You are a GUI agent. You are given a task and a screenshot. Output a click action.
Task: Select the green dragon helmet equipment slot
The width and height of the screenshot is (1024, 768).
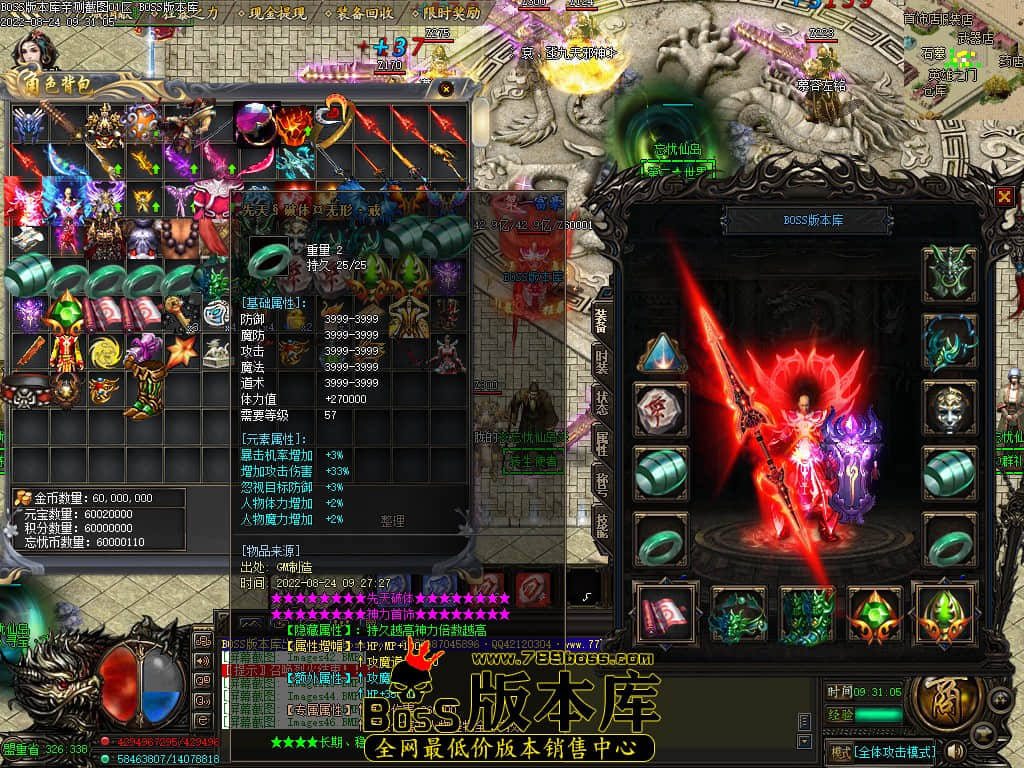pos(948,272)
